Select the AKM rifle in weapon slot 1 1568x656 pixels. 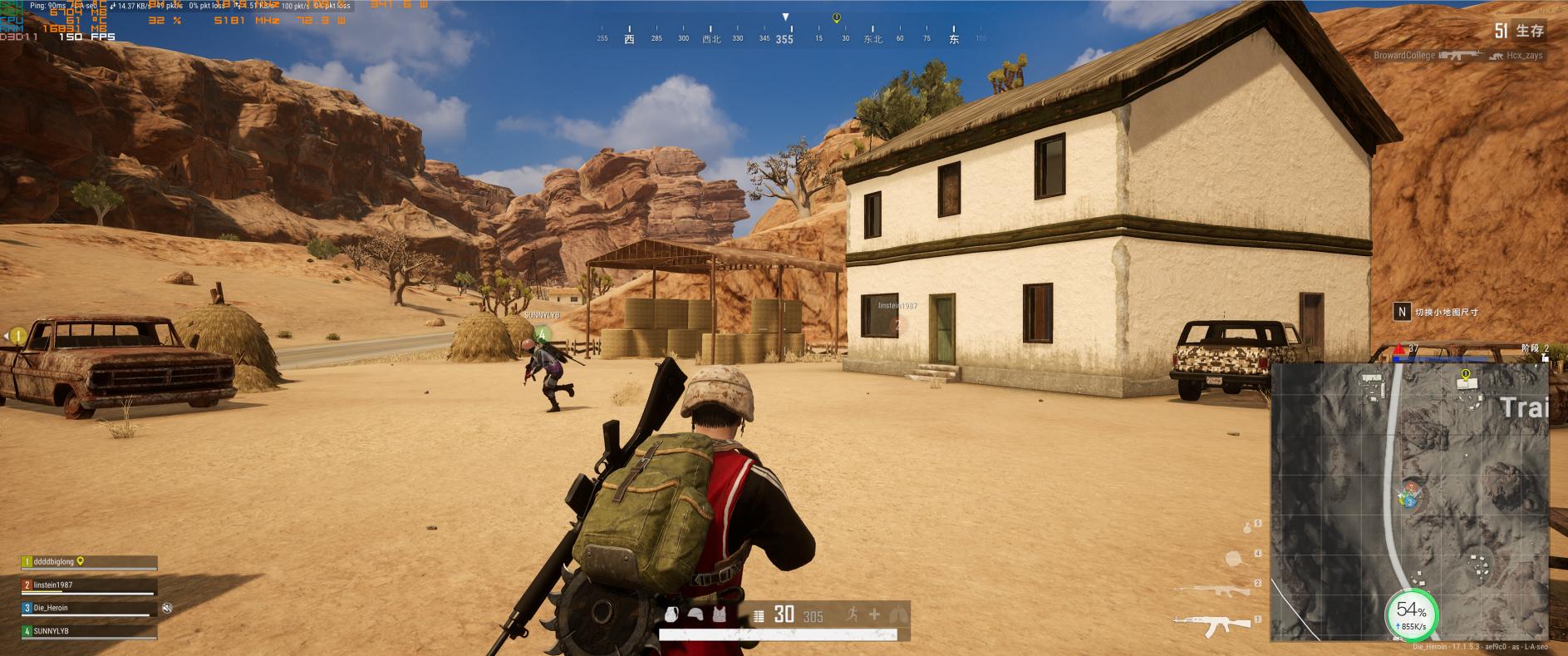coord(1212,621)
